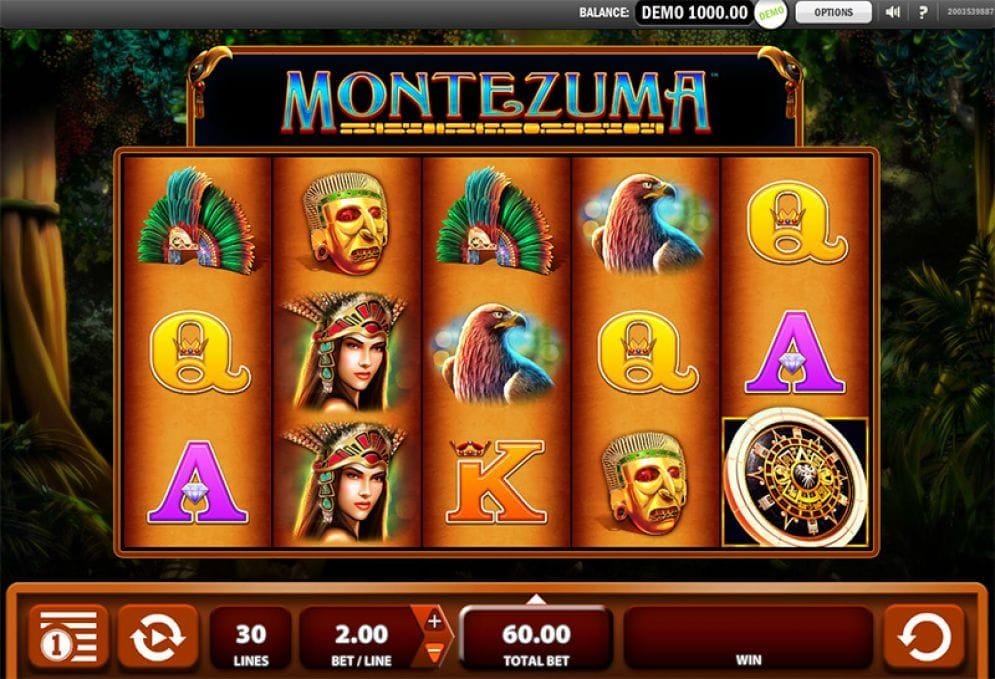Click the Total Bet panel
This screenshot has width=995, height=679.
[536, 638]
